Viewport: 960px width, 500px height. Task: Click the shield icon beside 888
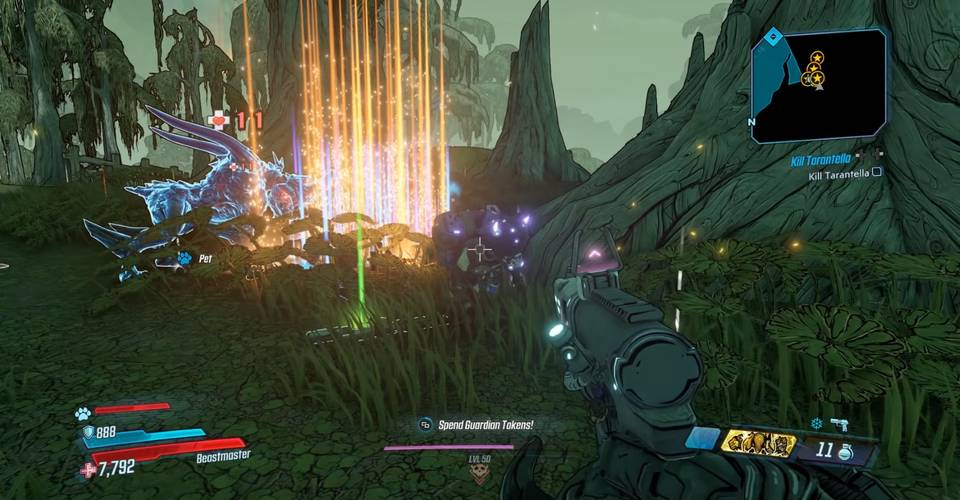pyautogui.click(x=87, y=431)
